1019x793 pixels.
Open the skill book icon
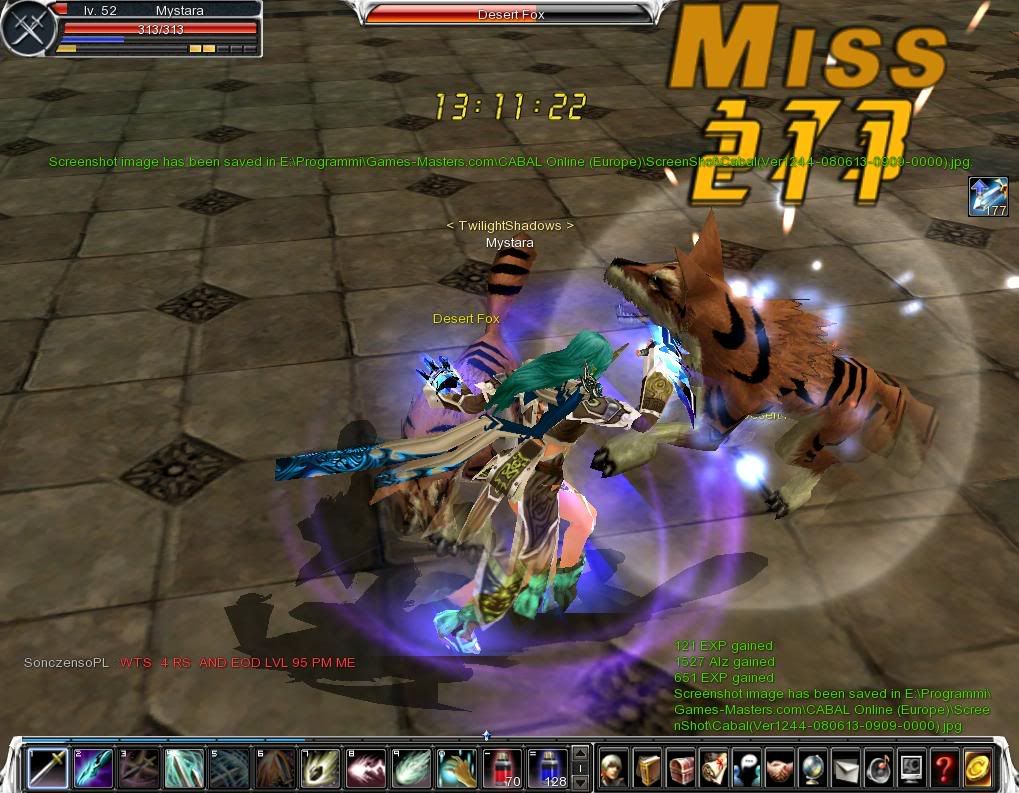[x=647, y=767]
